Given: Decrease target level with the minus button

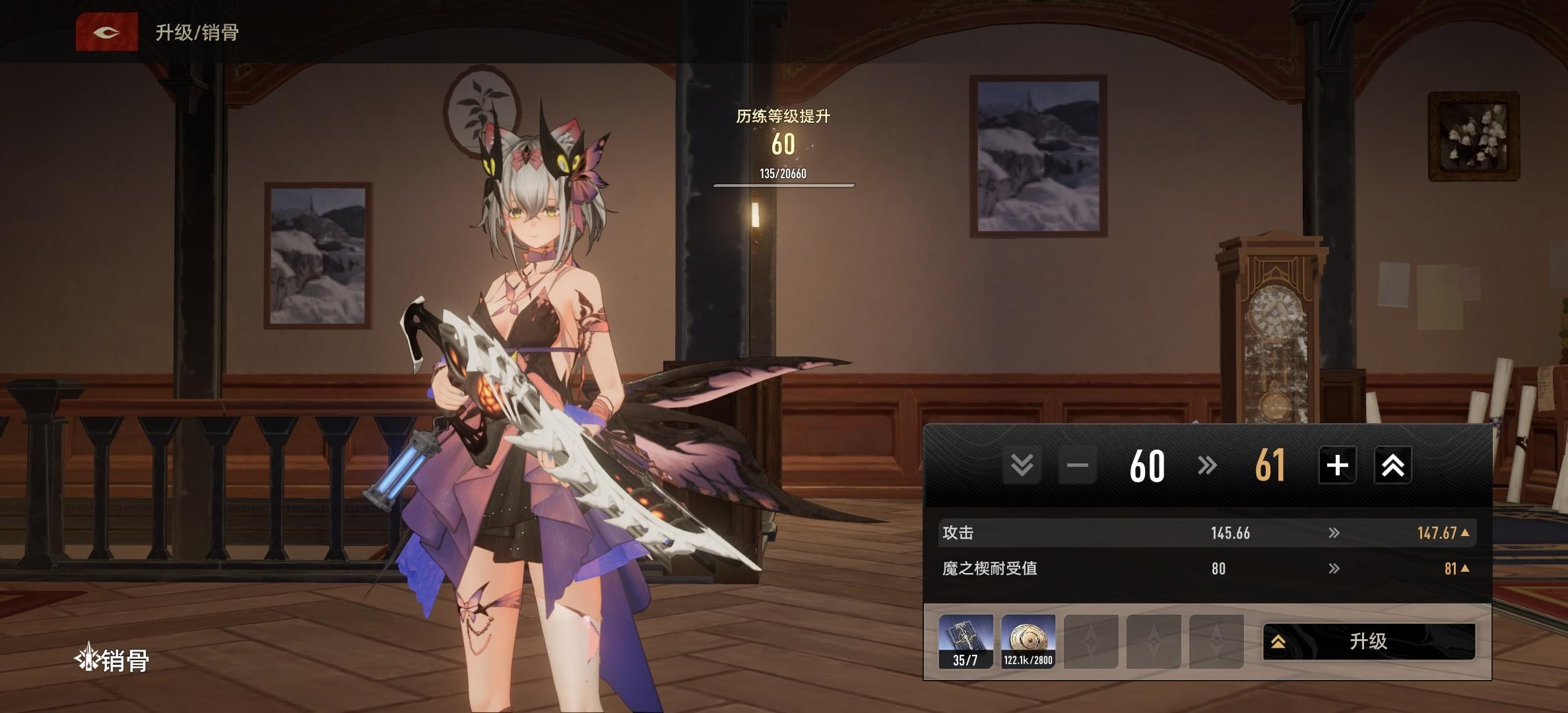Looking at the screenshot, I should (x=1077, y=465).
